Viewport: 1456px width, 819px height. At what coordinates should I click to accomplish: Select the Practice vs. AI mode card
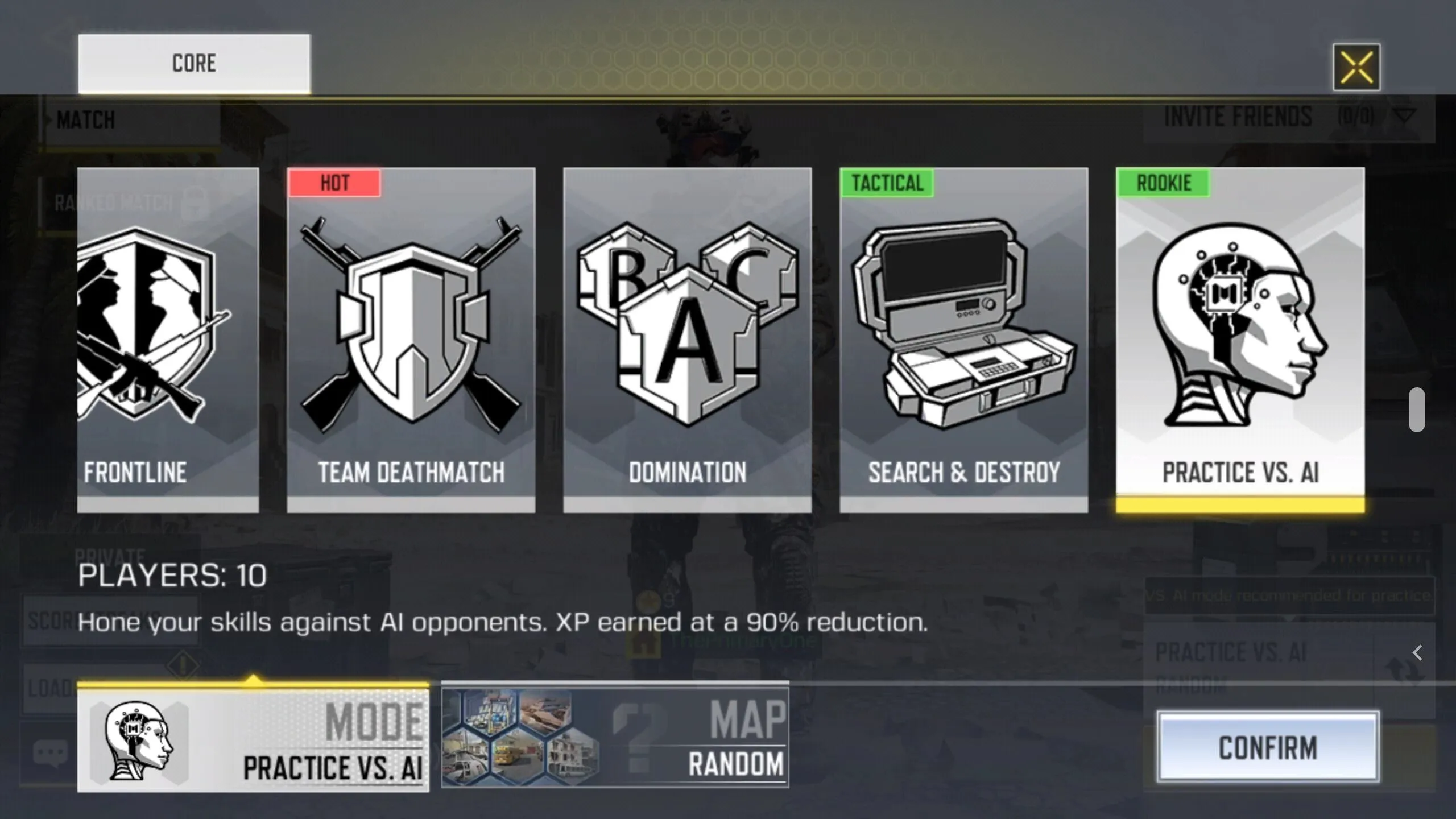pos(1240,340)
